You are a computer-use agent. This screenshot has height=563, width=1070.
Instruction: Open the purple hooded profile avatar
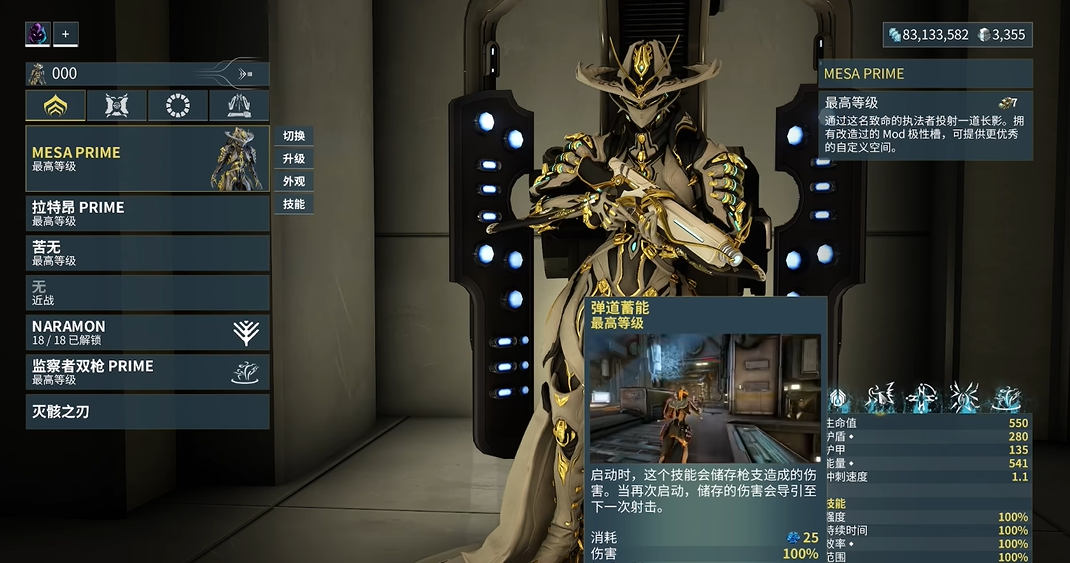(38, 34)
